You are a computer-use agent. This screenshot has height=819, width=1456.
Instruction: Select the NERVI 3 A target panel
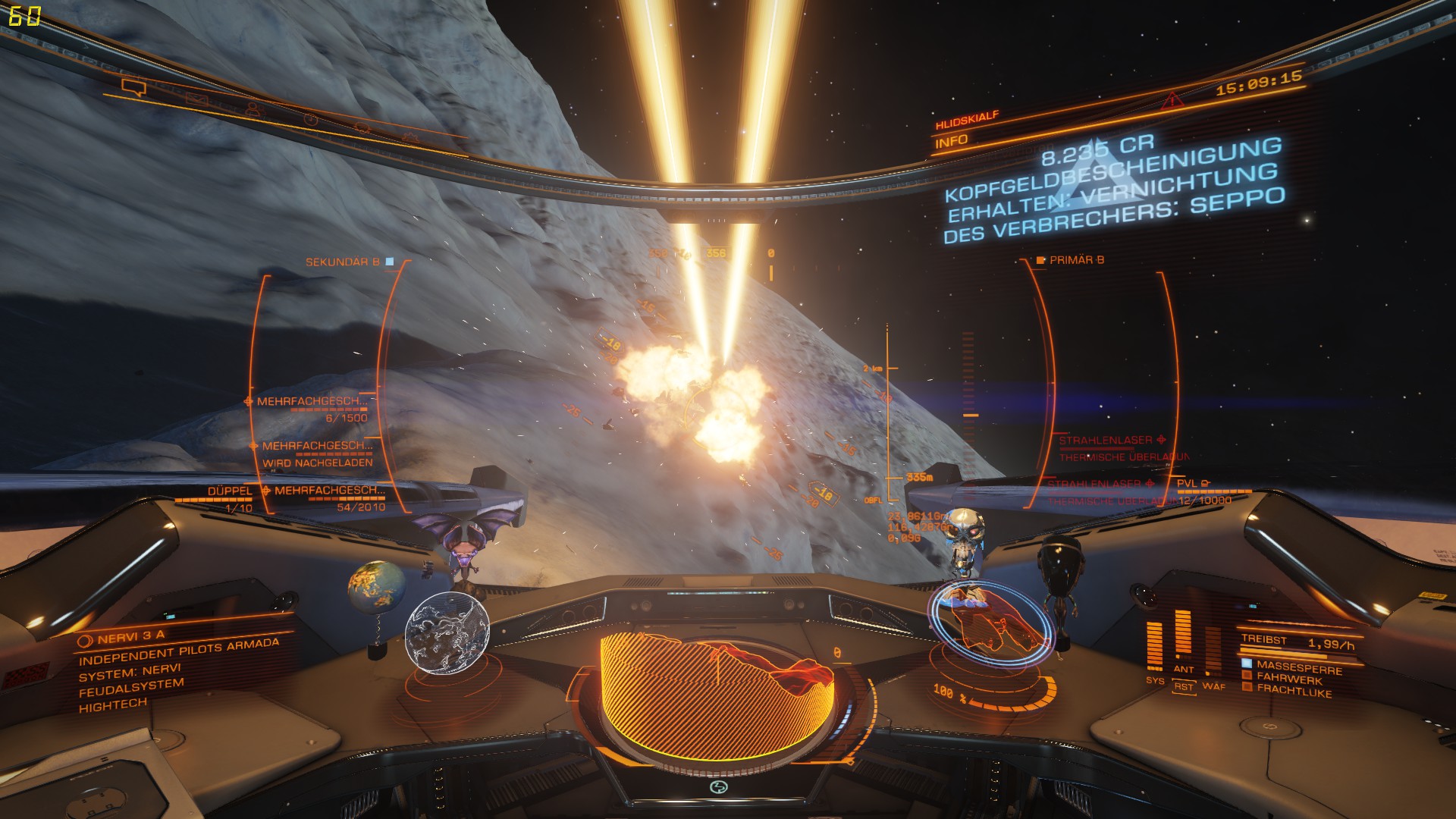coord(130,638)
